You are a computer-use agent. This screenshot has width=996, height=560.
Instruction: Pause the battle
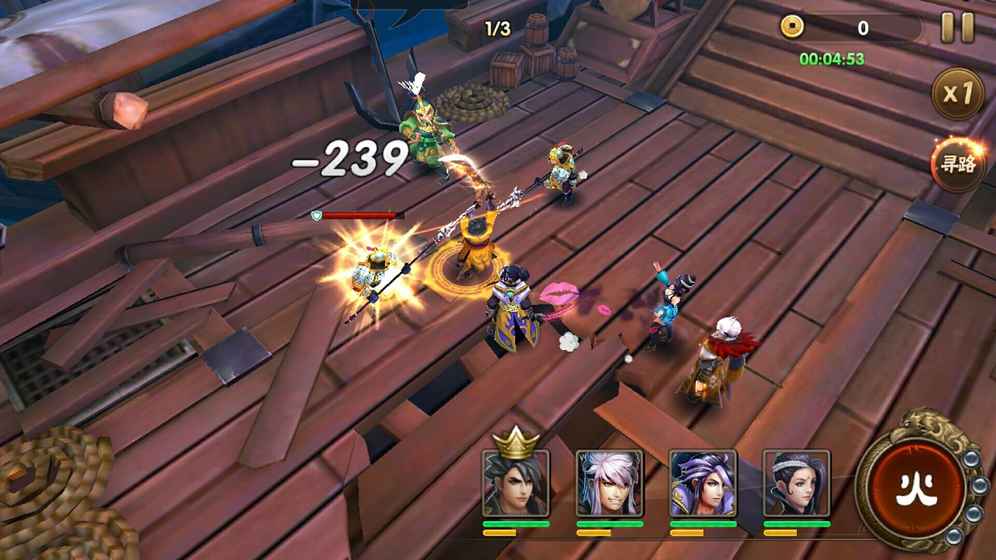click(957, 28)
